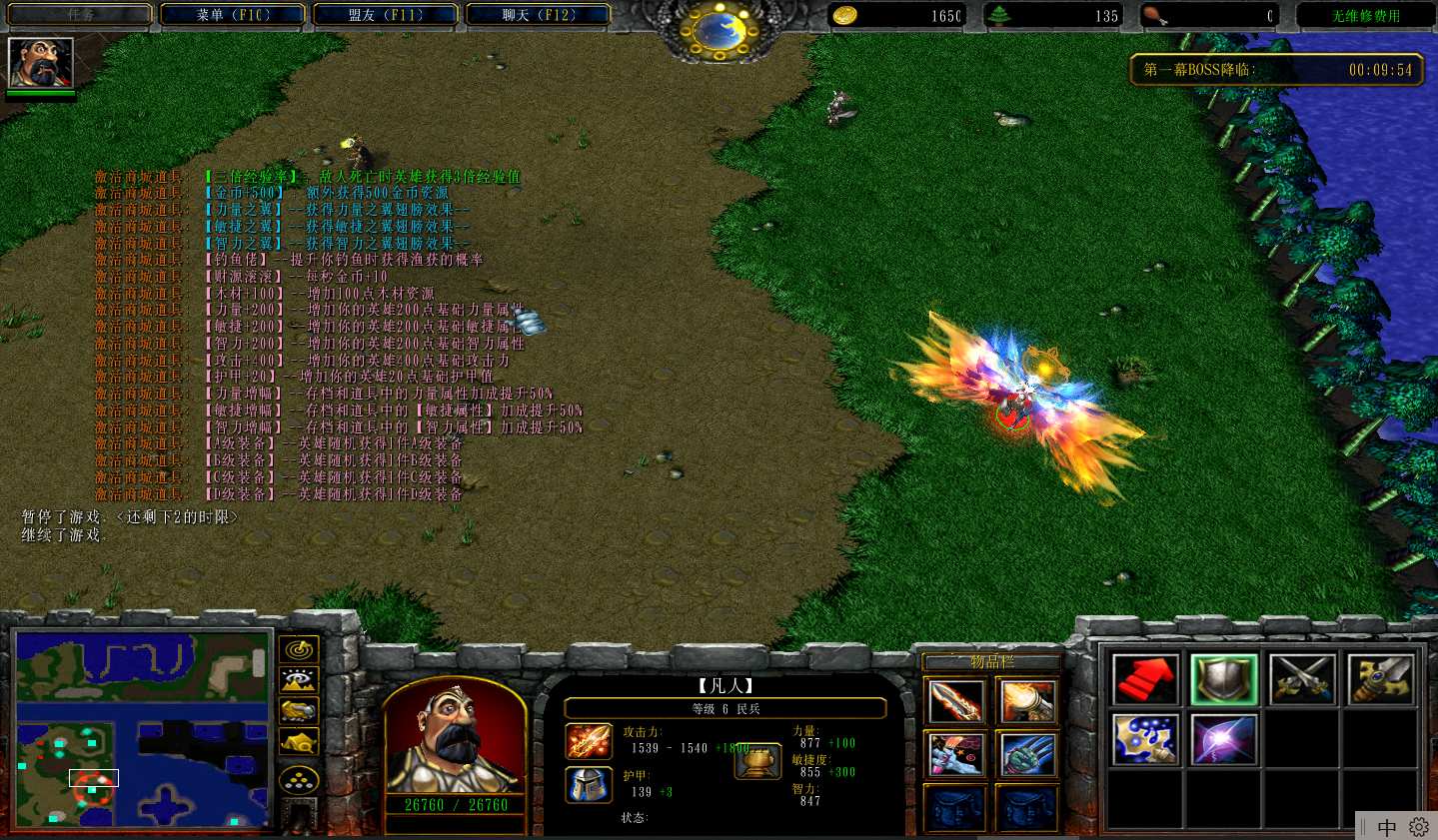Viewport: 1438px width, 840px height.
Task: Open the quests button in the top bar
Action: [x=80, y=15]
